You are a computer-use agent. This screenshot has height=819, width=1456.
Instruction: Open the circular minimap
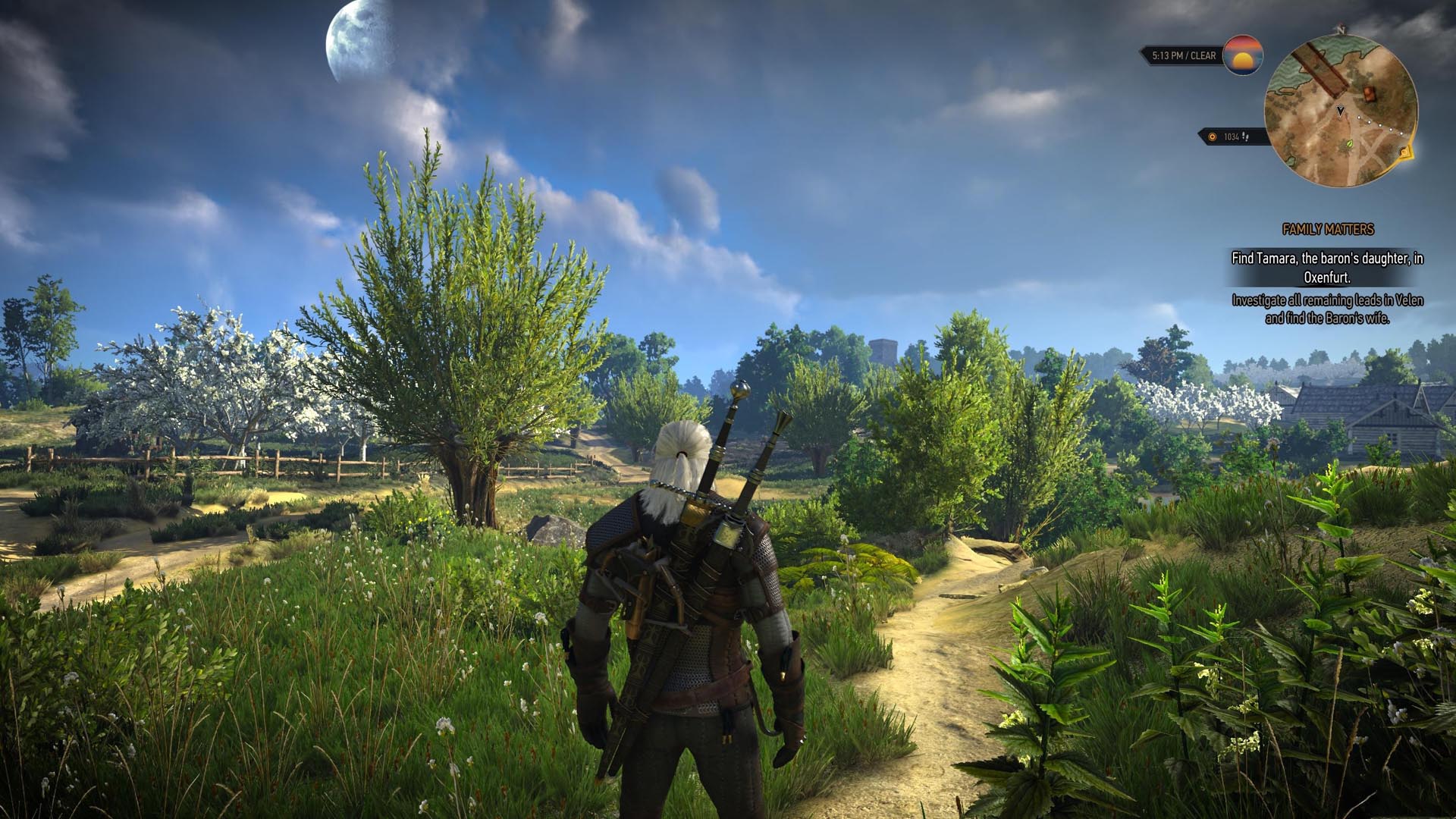click(x=1341, y=111)
